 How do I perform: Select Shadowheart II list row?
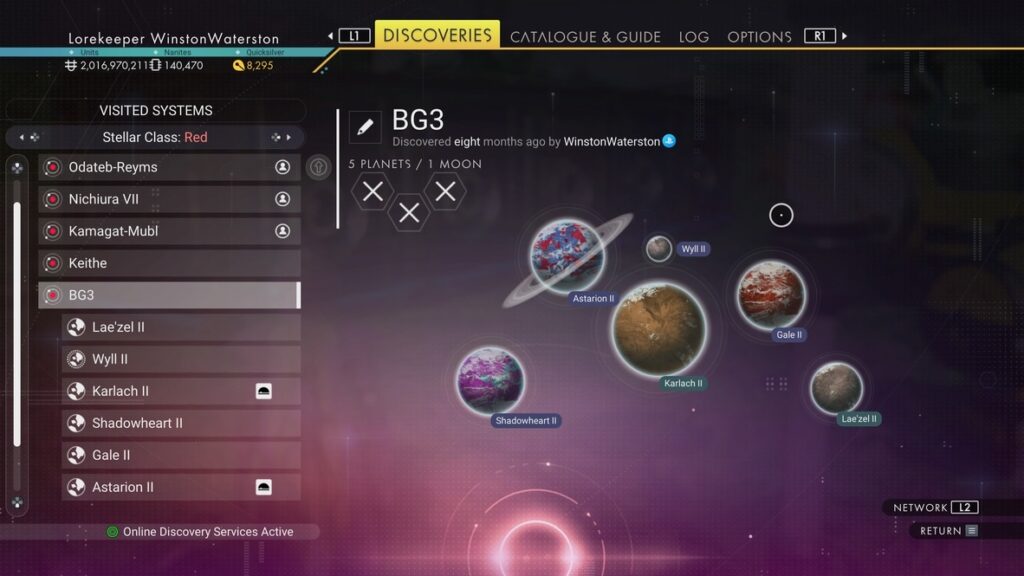(x=181, y=423)
